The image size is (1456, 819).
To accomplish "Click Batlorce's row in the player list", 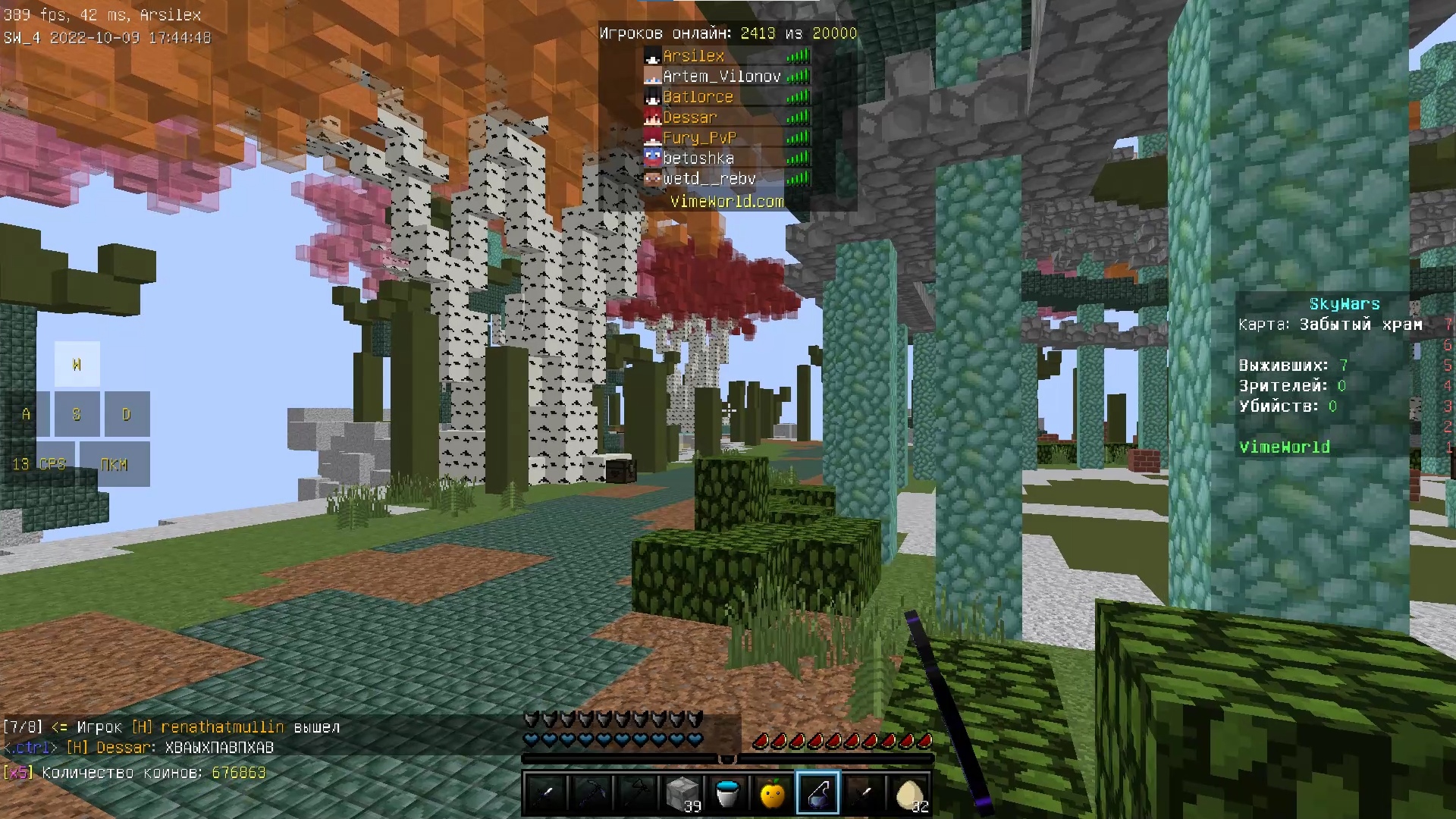I will tap(698, 97).
